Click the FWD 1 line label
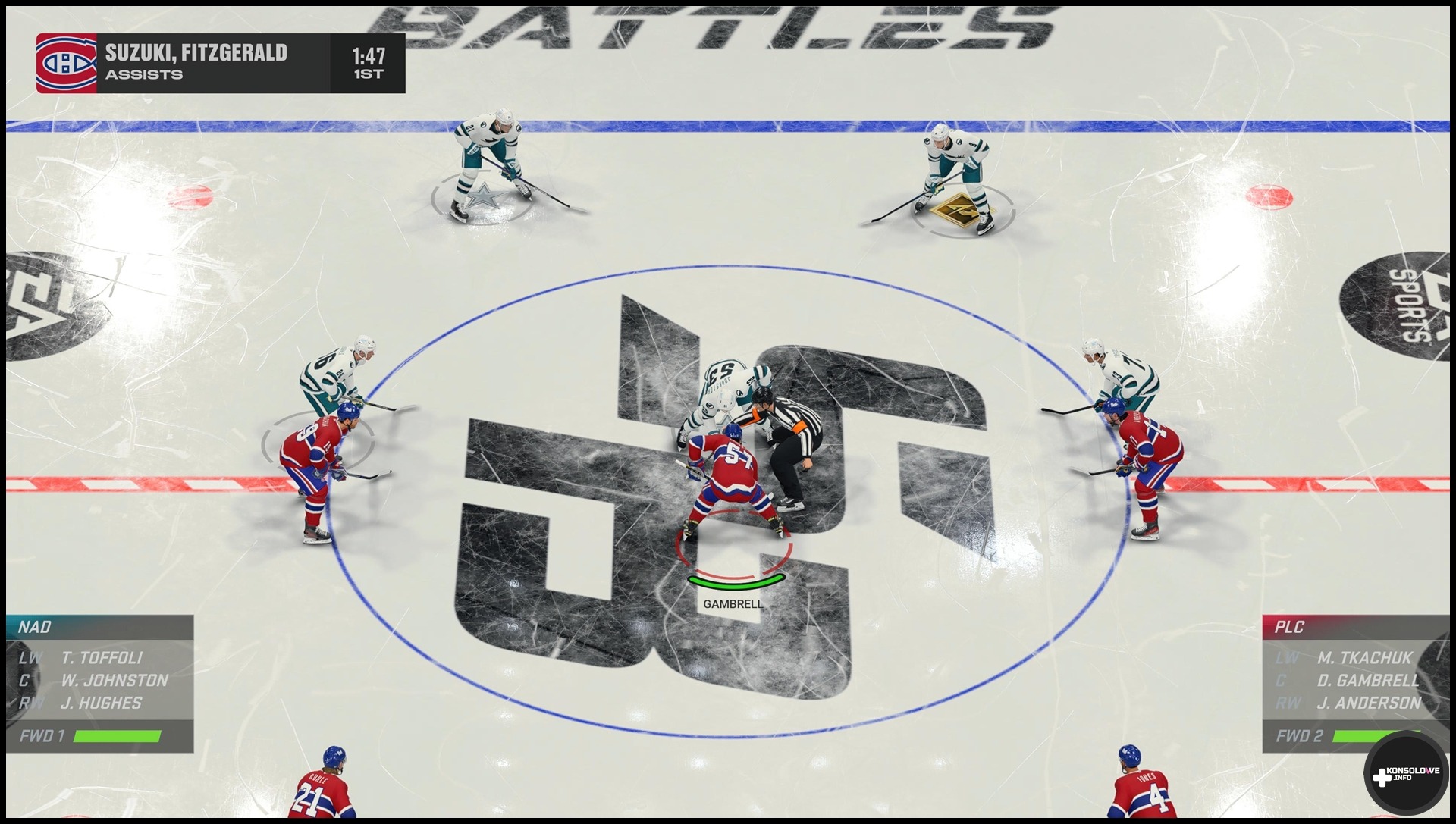 (x=42, y=736)
